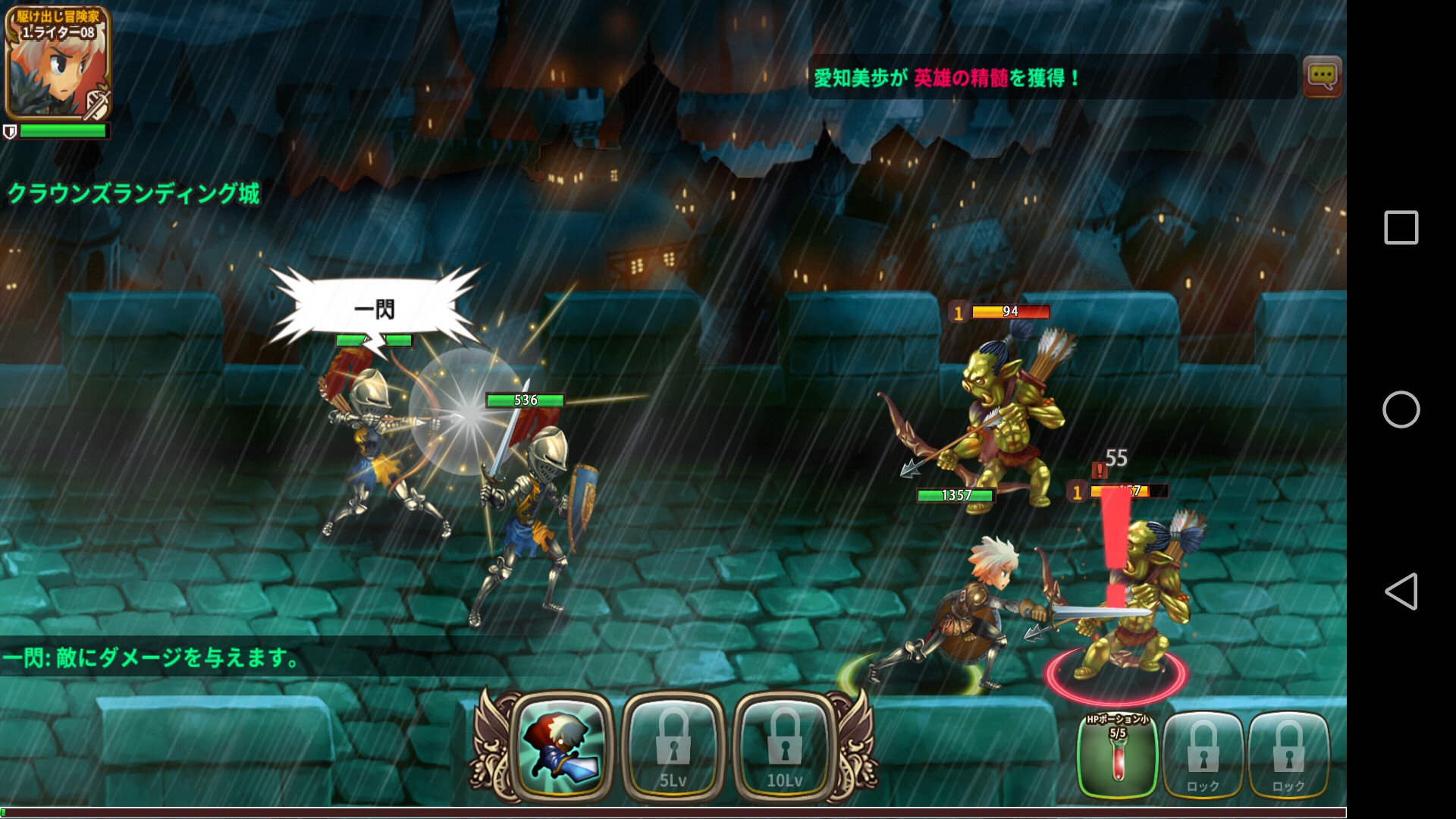This screenshot has height=819, width=1456.
Task: Use the small HP potion
Action: point(1118,754)
